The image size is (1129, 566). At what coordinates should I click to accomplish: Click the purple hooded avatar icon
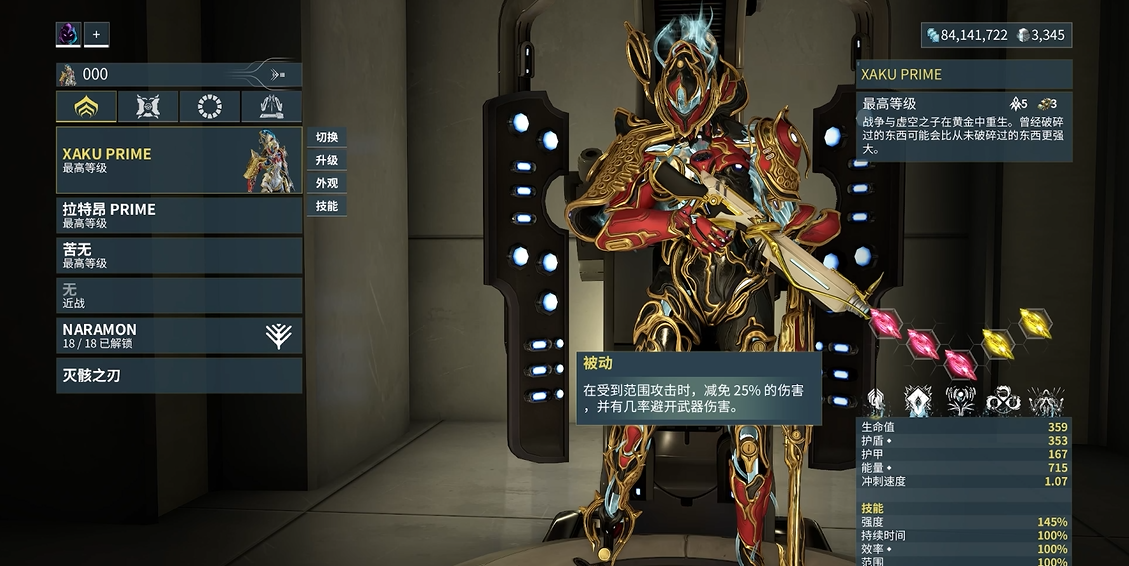pos(68,34)
